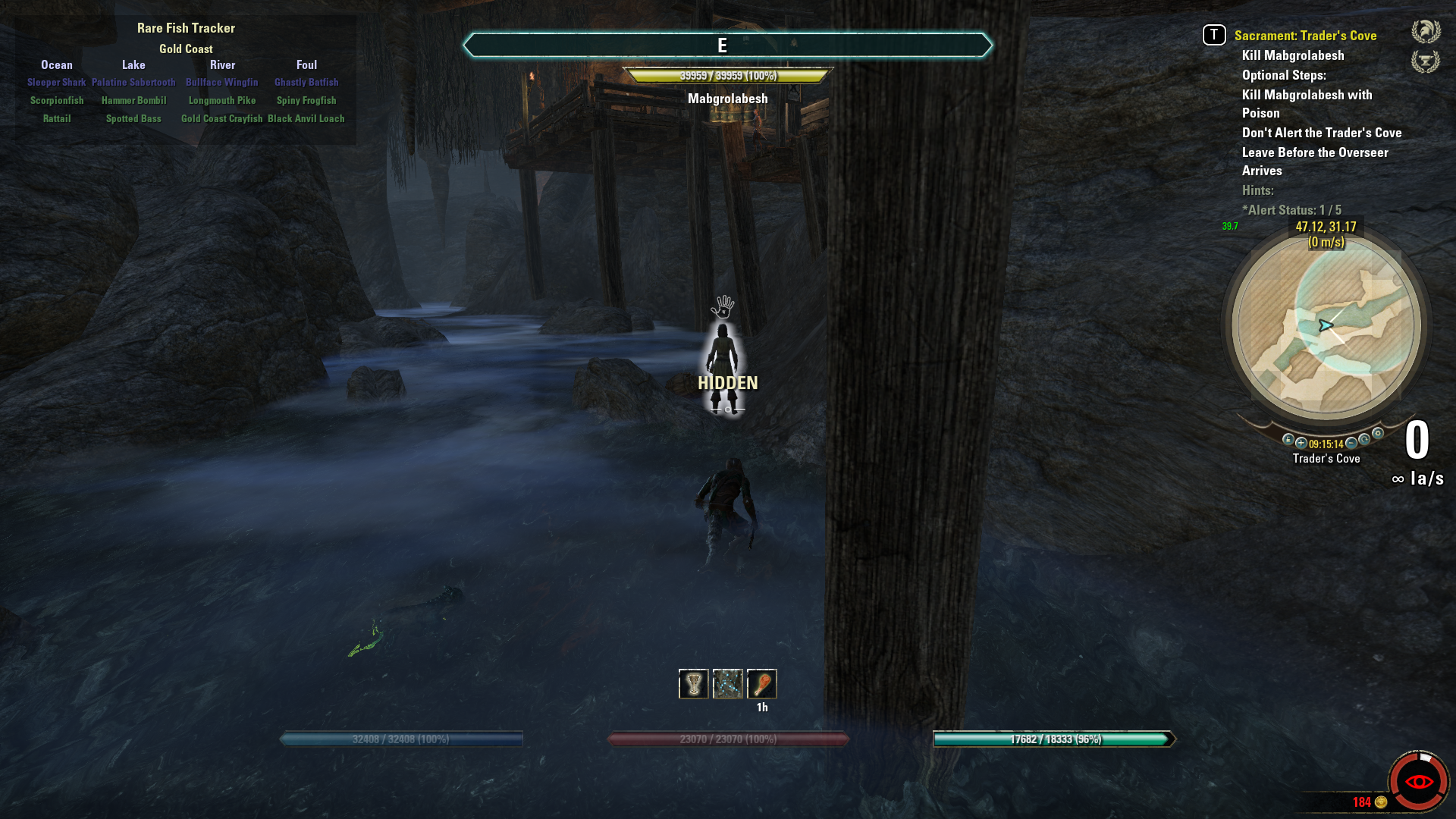This screenshot has height=819, width=1456.
Task: Click the Rare Fish Tracker title
Action: (186, 28)
